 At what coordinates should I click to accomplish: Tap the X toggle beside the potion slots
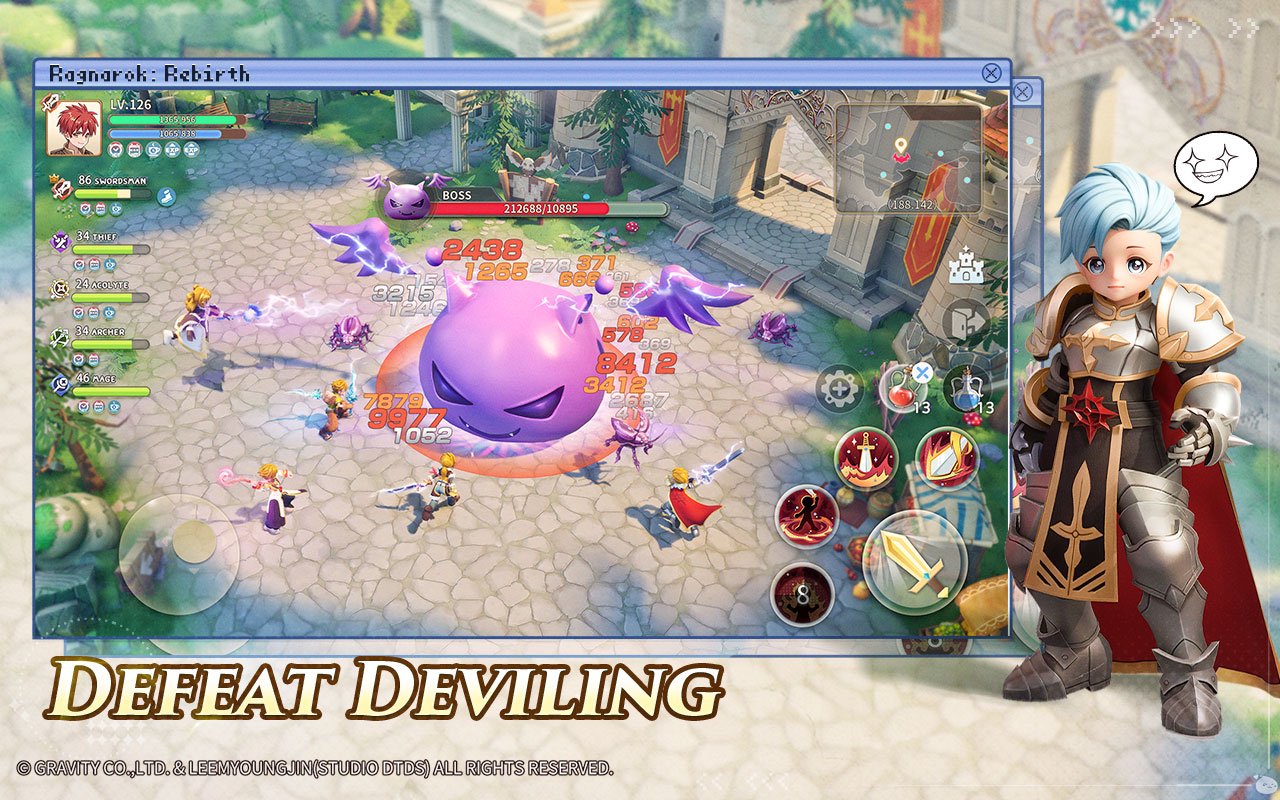pos(921,374)
